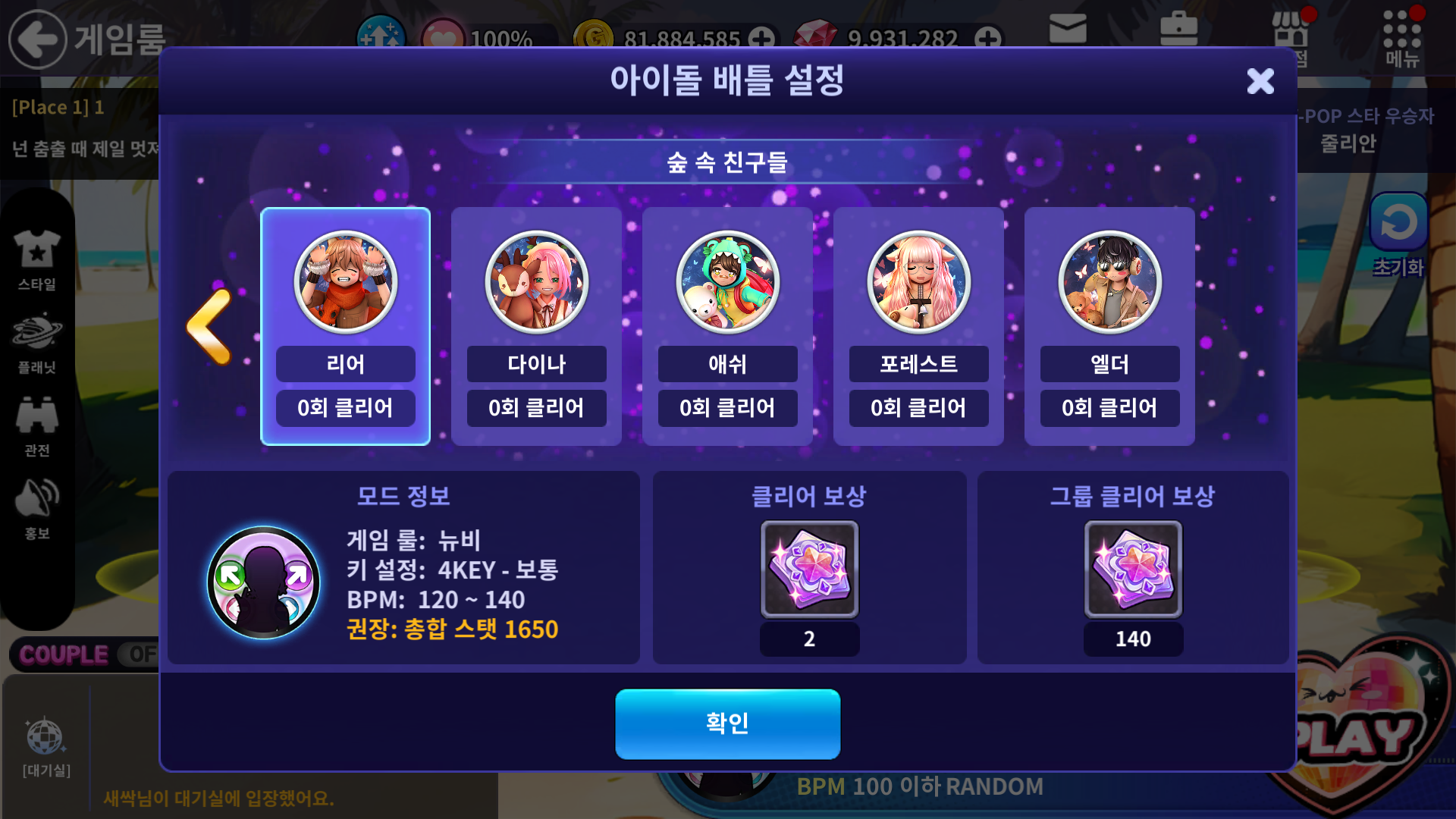View the group clear reward item icon

point(1133,569)
